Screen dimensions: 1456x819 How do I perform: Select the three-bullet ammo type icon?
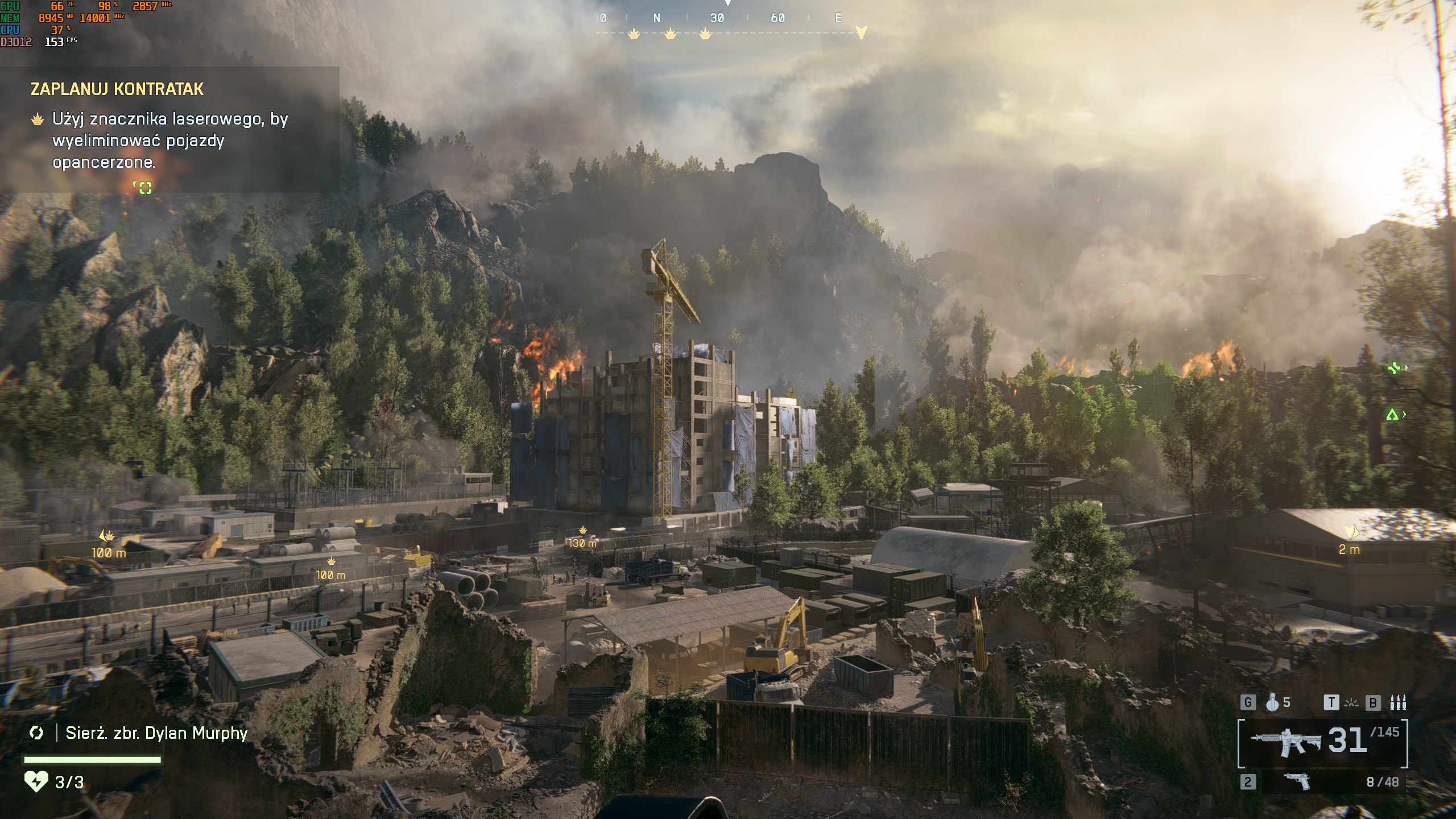(x=1398, y=703)
